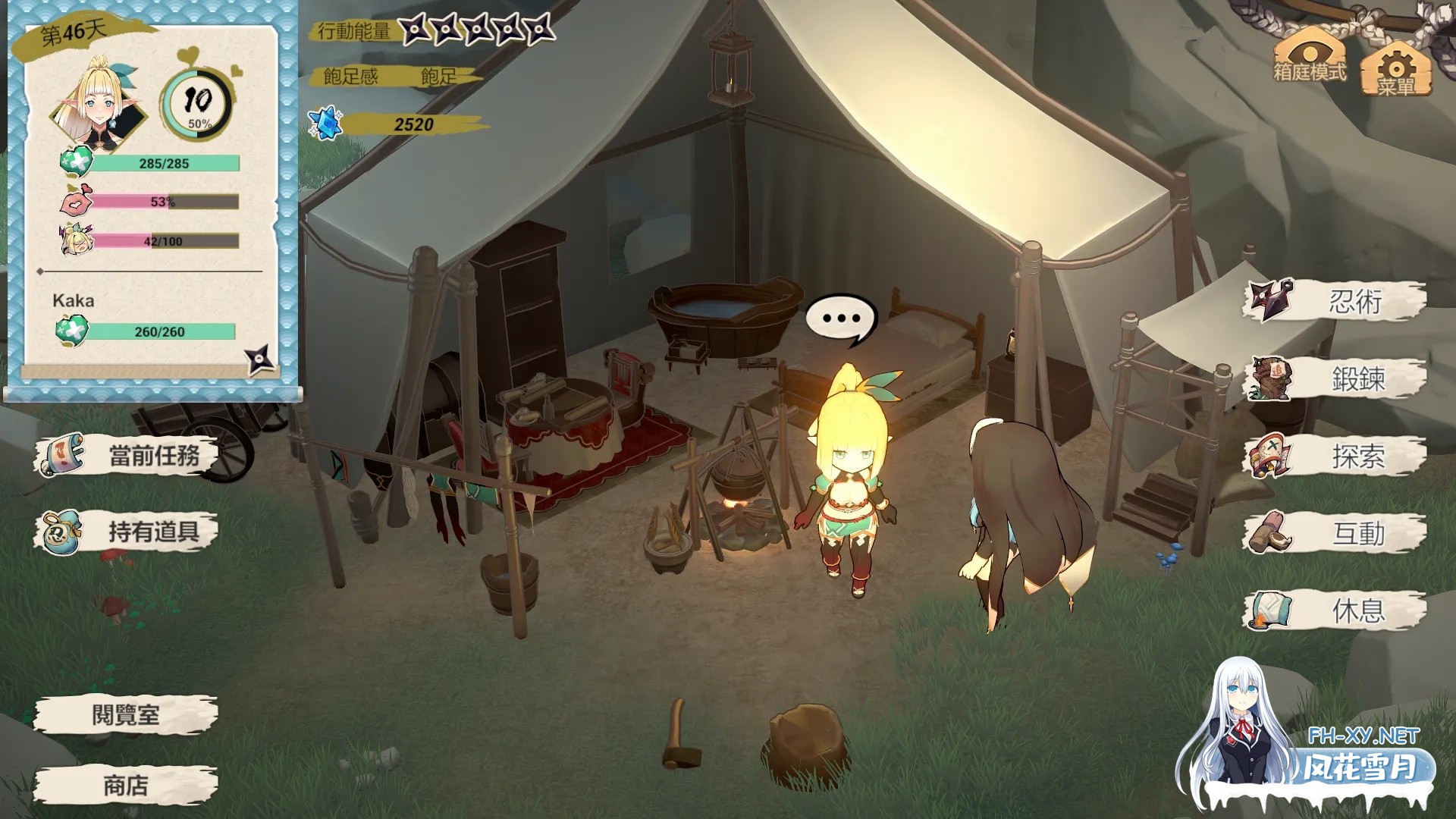Enter the 閱覽室 reading room

tap(126, 714)
